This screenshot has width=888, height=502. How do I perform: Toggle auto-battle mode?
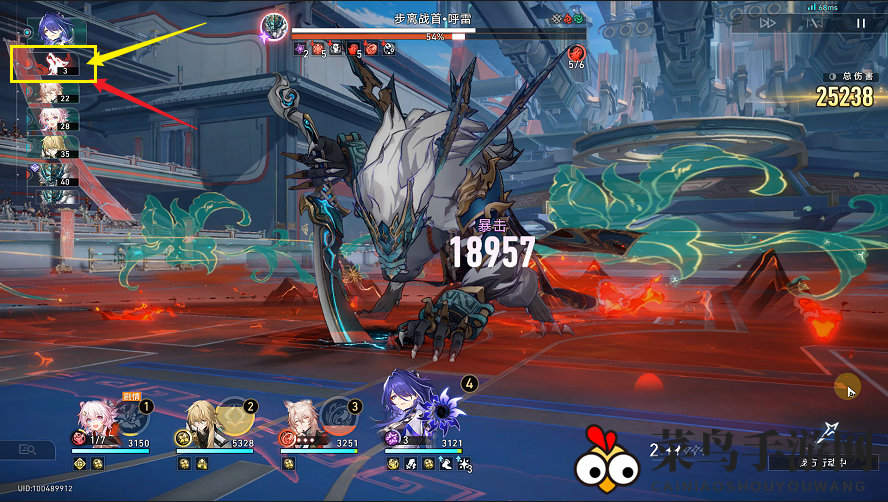click(x=814, y=23)
